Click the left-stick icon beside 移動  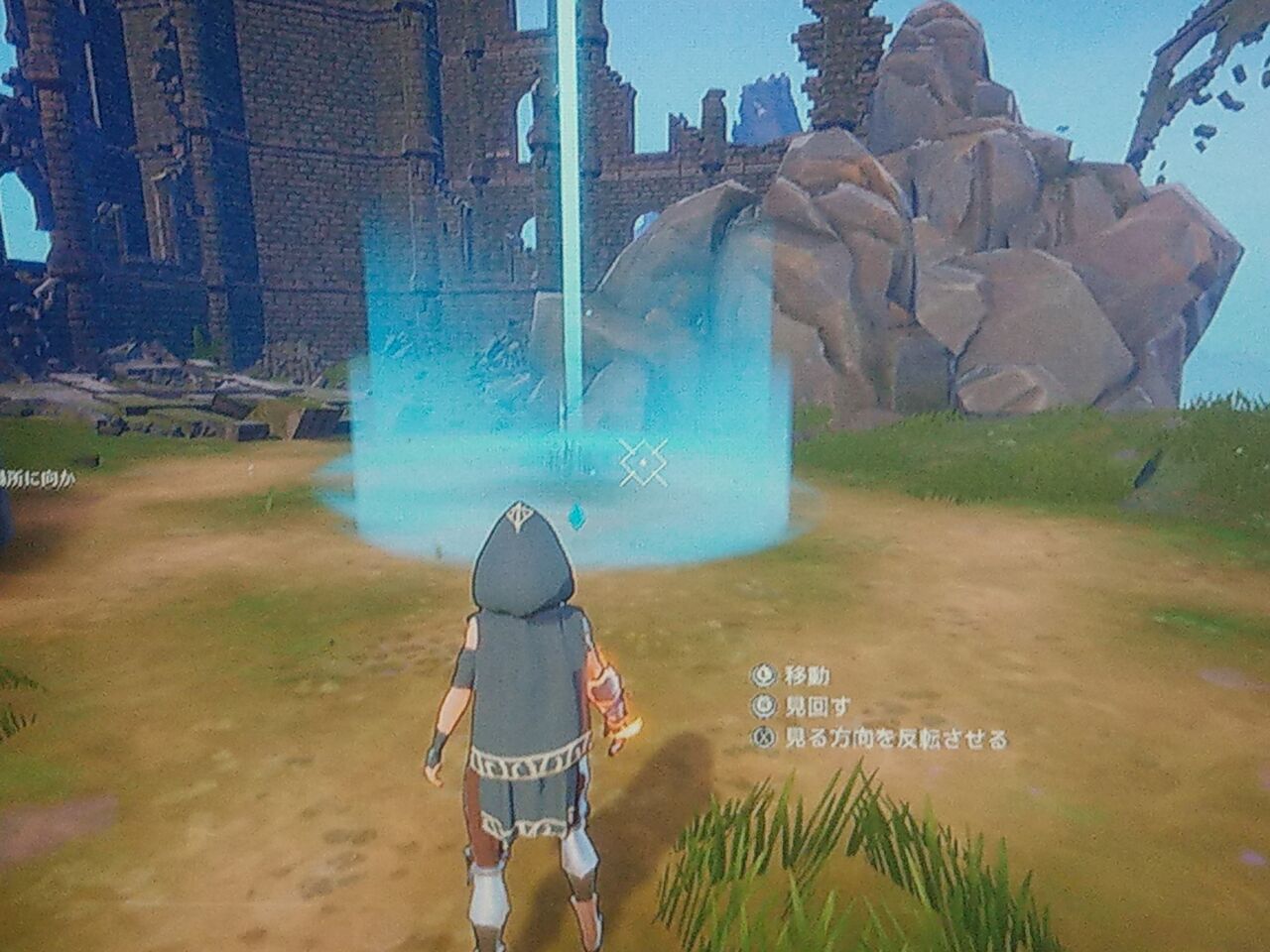(766, 676)
